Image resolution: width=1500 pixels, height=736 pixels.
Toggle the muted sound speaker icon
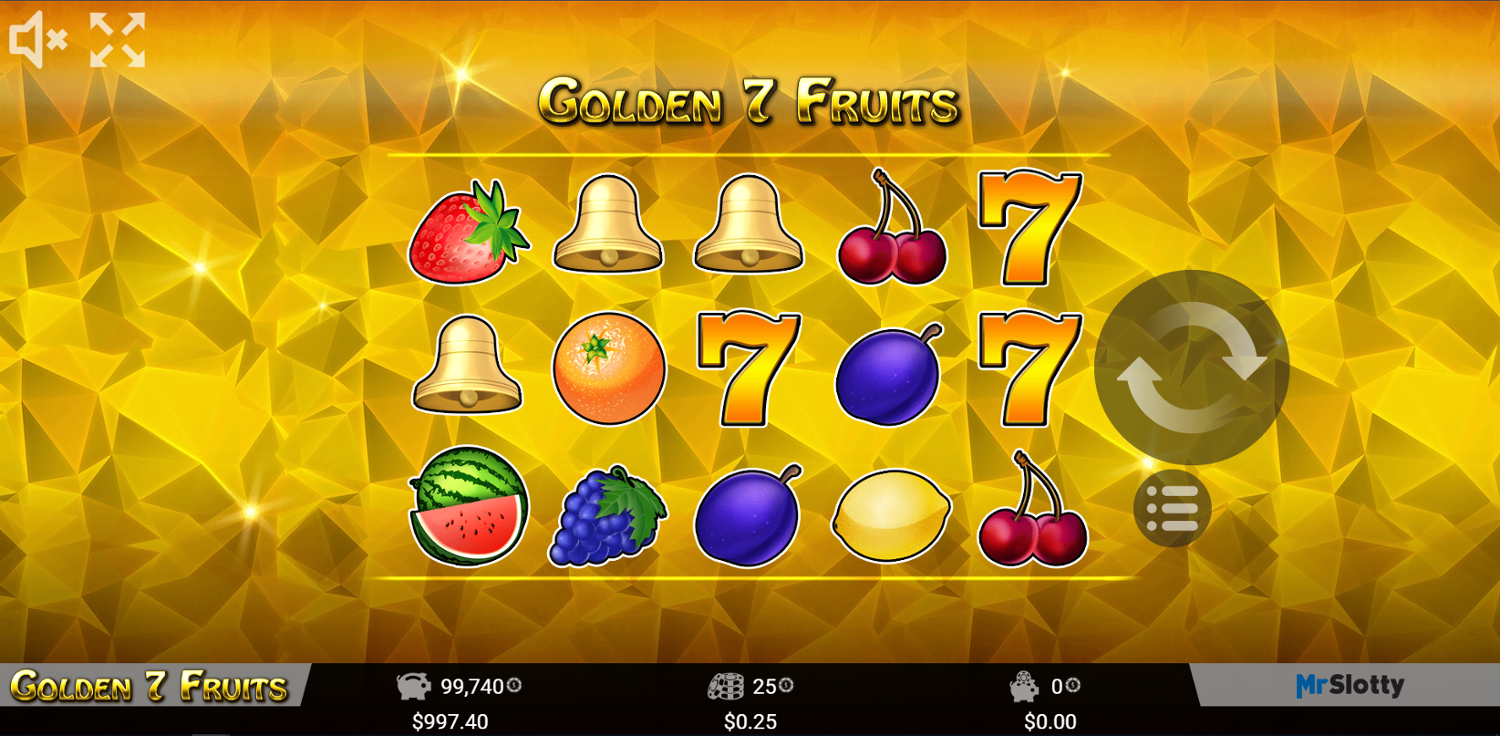click(38, 40)
